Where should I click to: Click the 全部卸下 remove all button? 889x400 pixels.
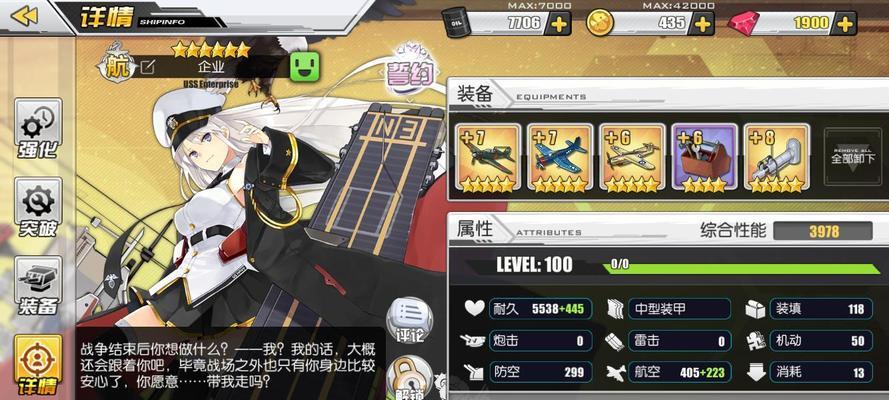pos(852,156)
